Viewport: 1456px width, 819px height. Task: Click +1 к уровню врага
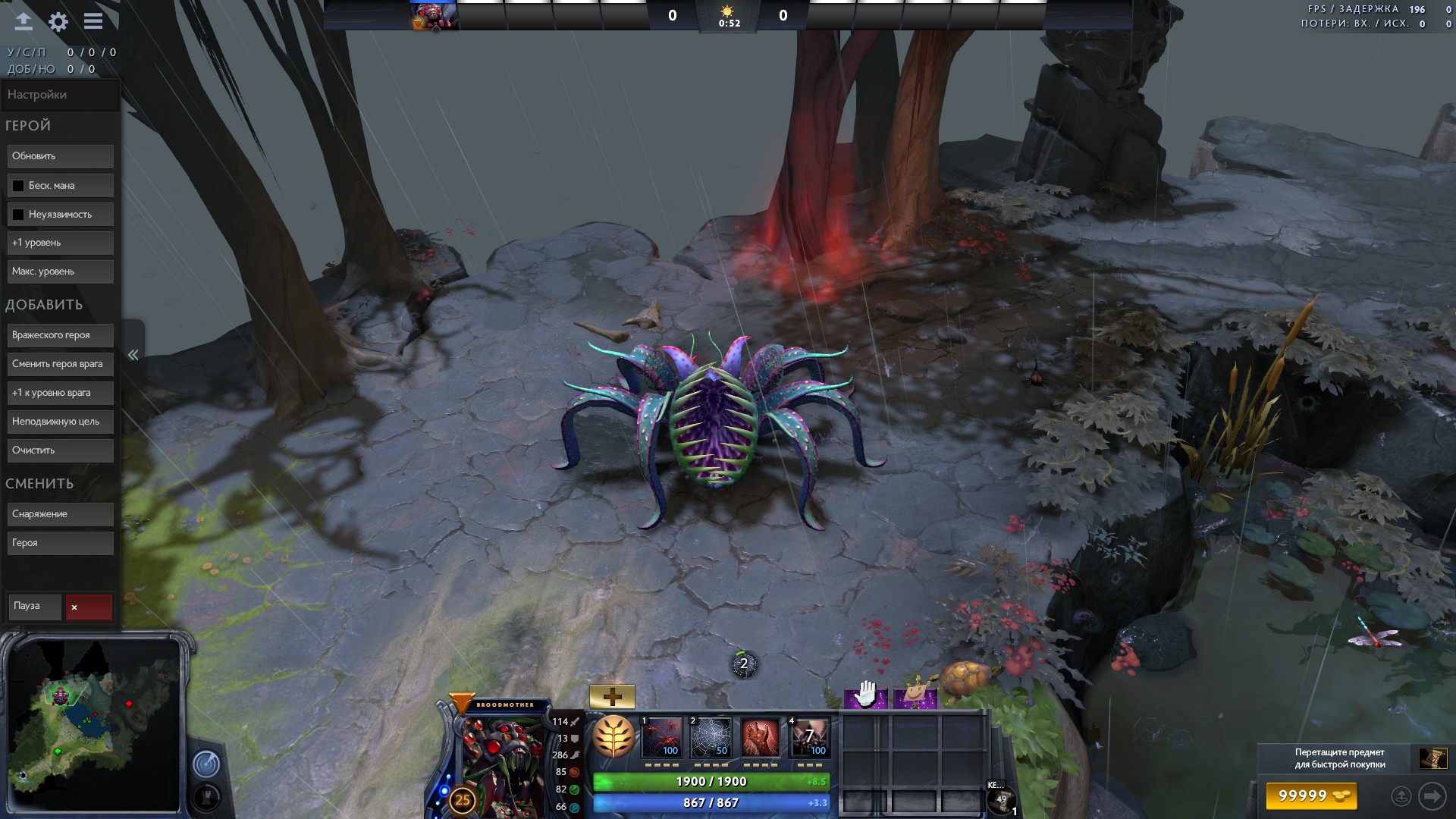click(61, 393)
